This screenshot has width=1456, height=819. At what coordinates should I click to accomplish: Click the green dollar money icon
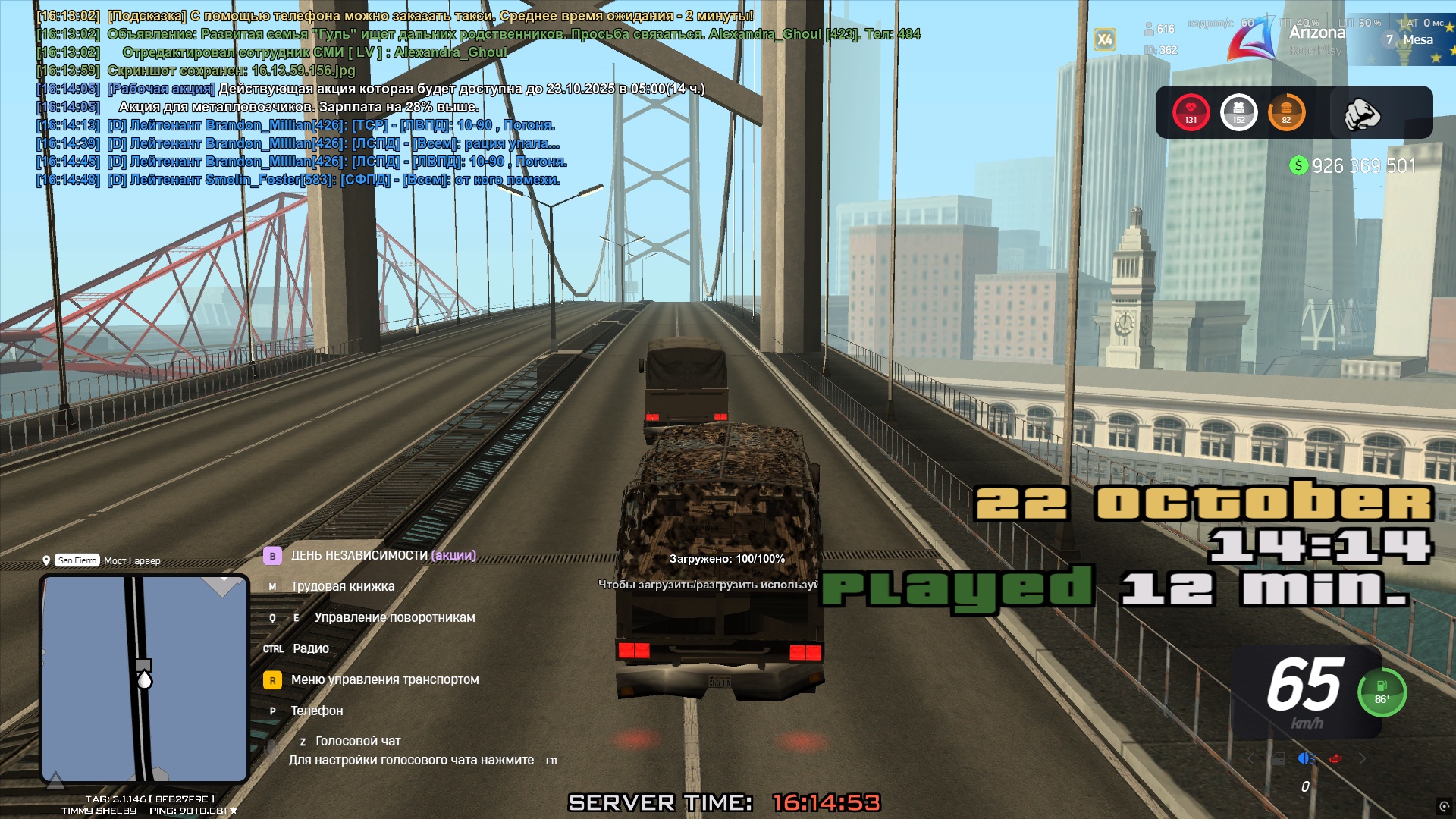pos(1298,165)
